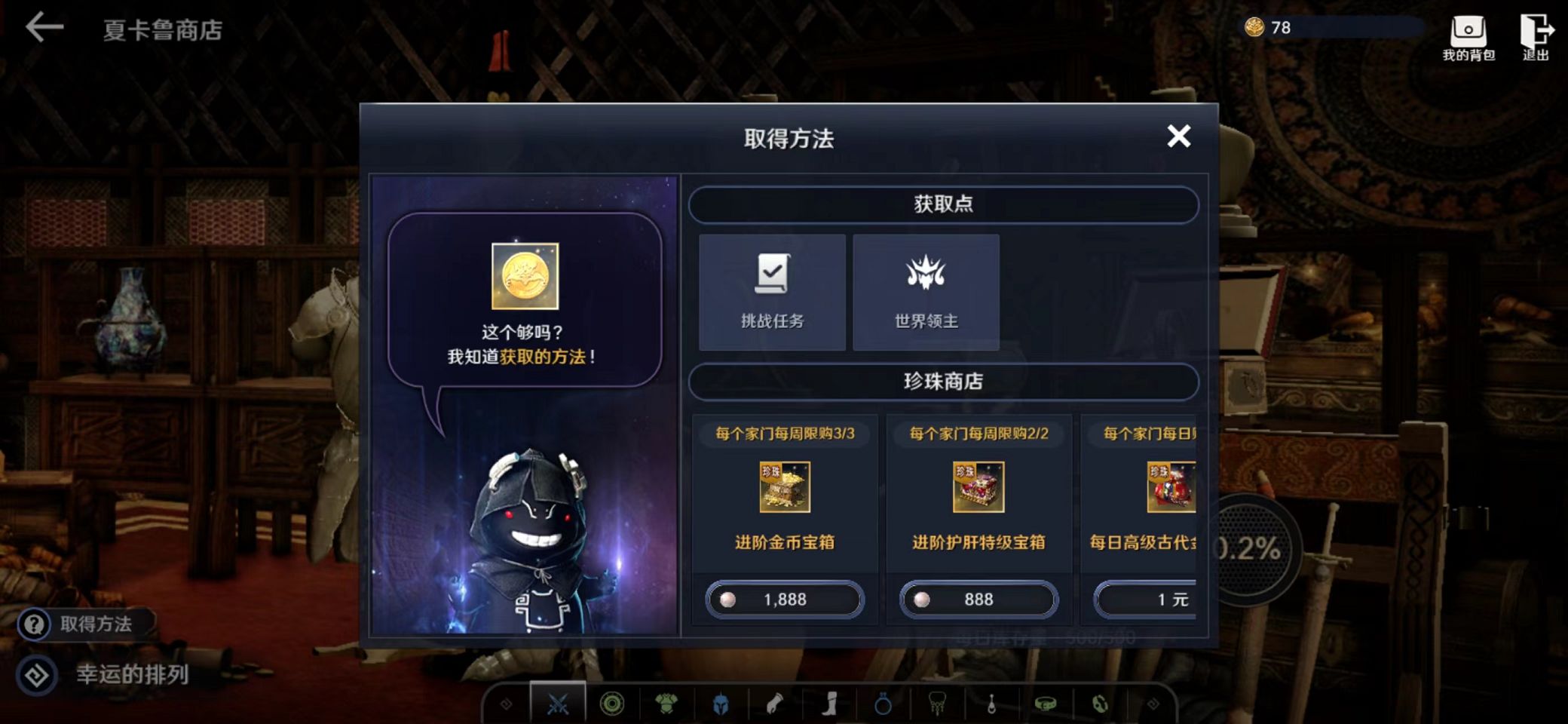This screenshot has width=1568, height=724.
Task: Select the gloves equipment category icon
Action: pyautogui.click(x=774, y=705)
